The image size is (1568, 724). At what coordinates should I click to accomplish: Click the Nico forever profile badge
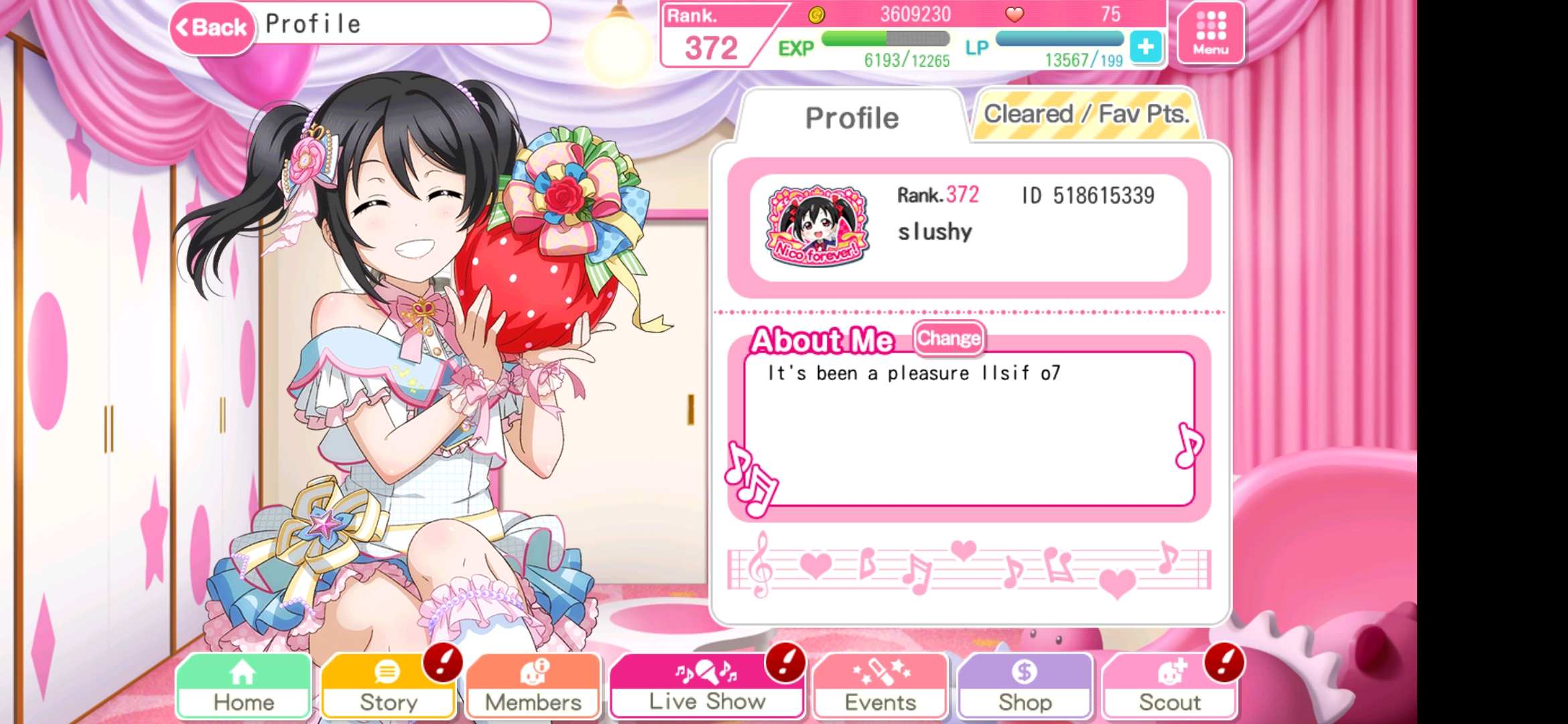(818, 226)
